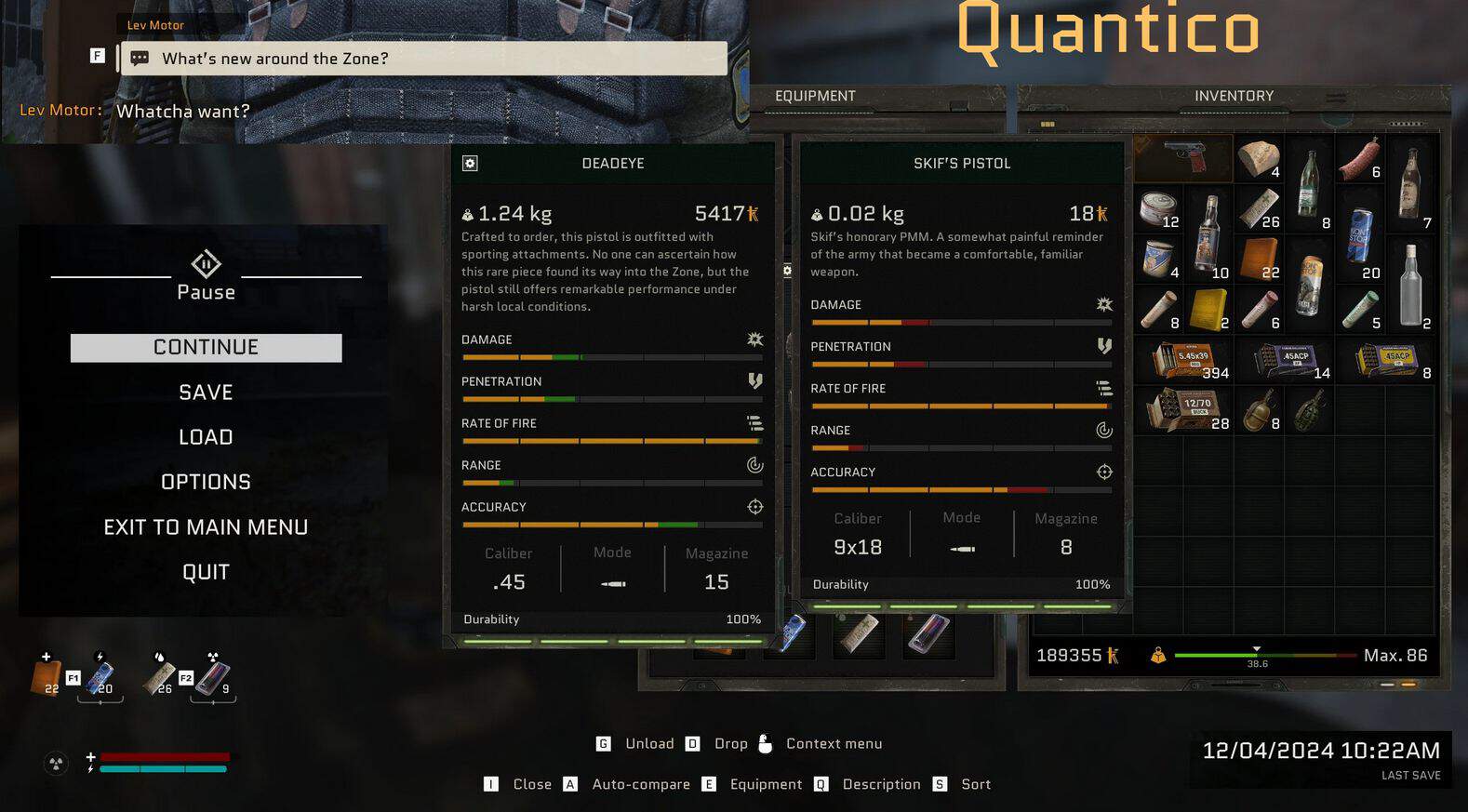Click the gear icon on the Deadeye tooltip
1468x812 pixels.
click(x=470, y=164)
